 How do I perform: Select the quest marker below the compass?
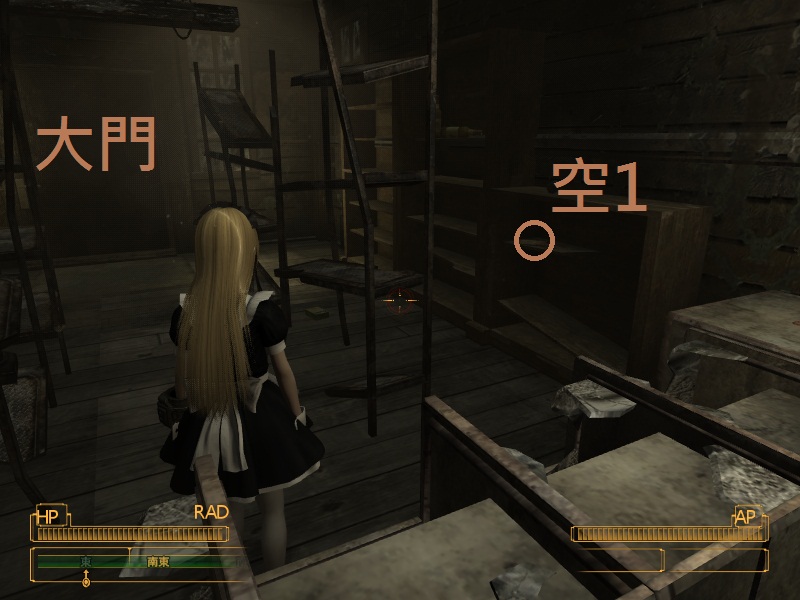(86, 579)
